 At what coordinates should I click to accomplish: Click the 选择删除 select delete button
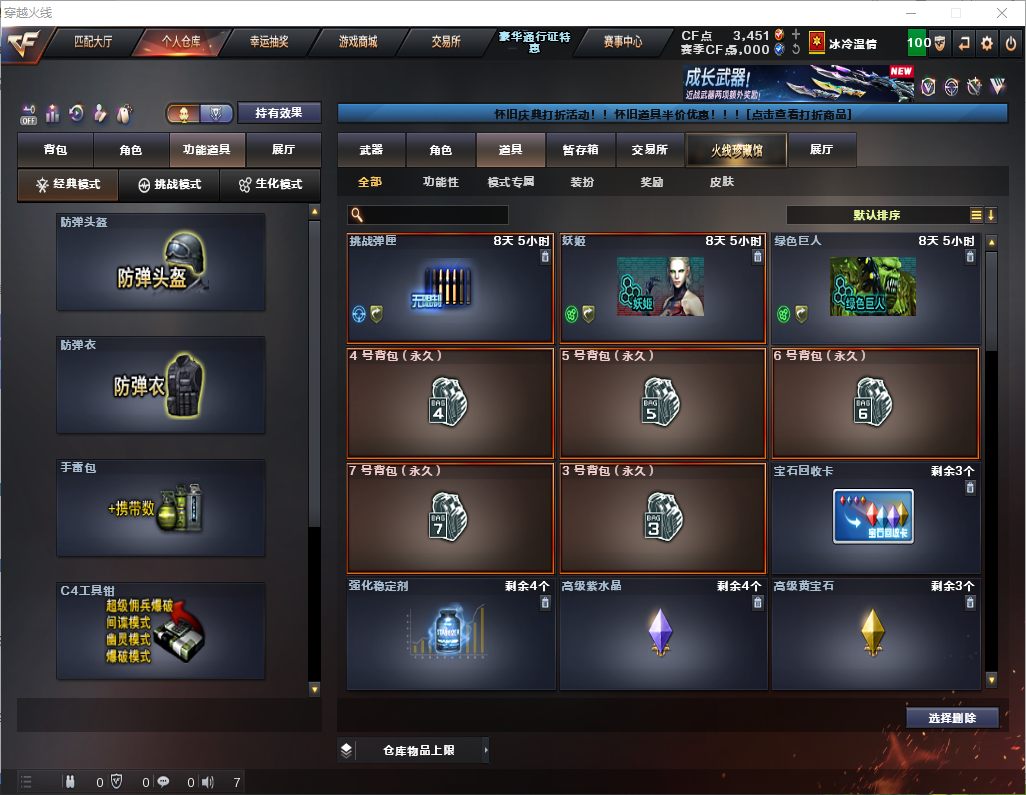[952, 718]
